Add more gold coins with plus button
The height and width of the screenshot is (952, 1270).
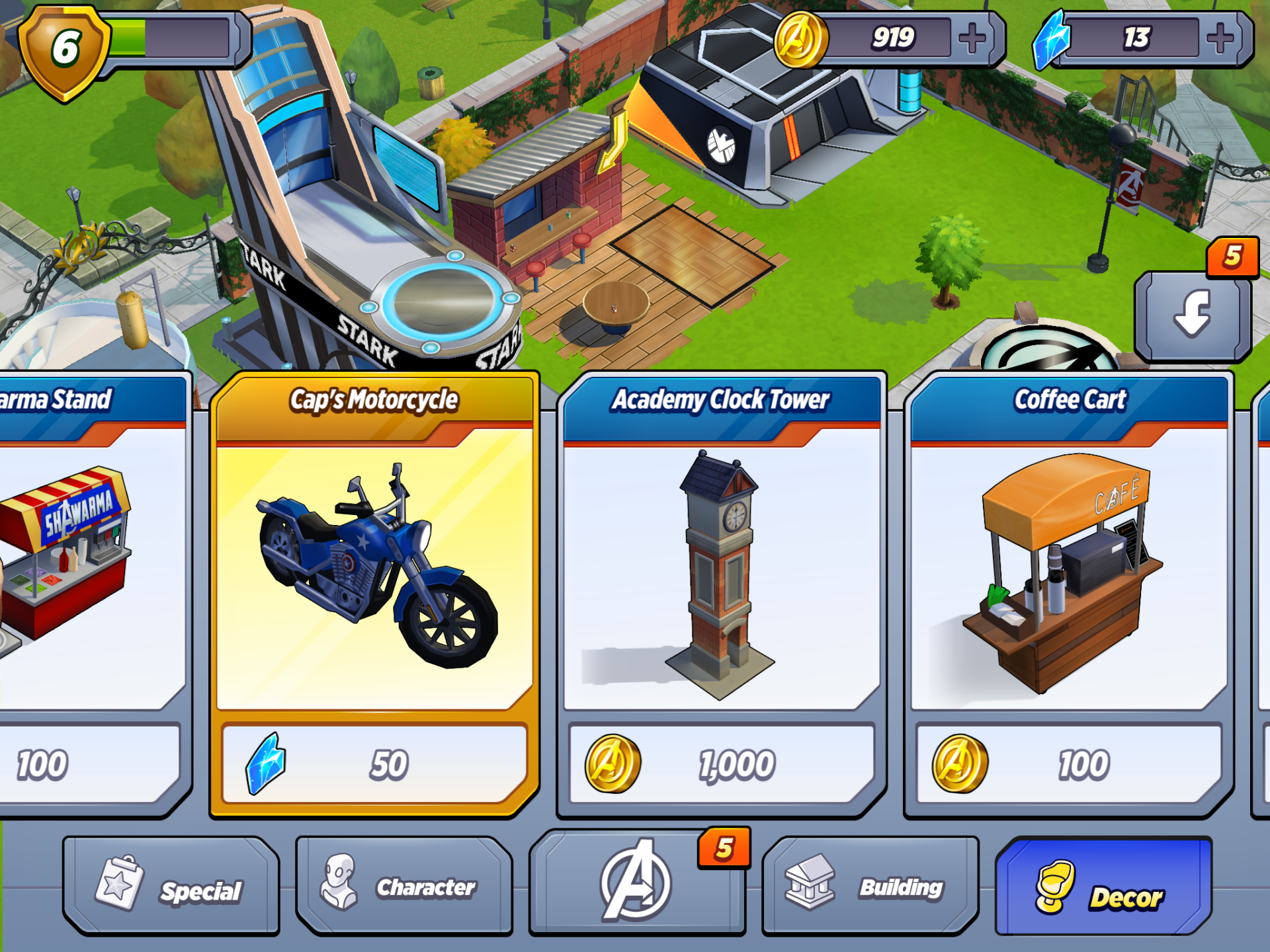(x=972, y=38)
